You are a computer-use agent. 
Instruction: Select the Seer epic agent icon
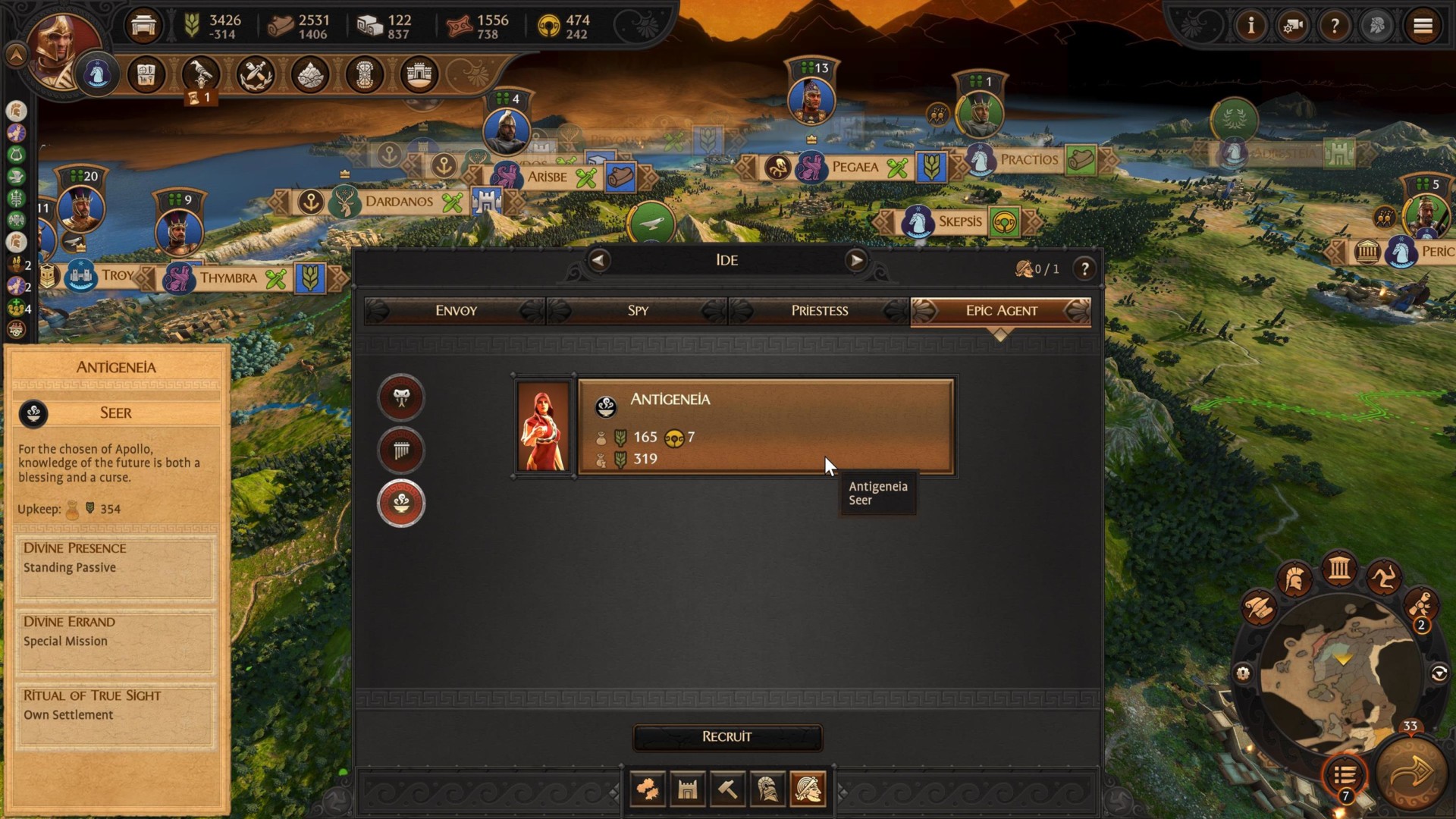(x=401, y=503)
